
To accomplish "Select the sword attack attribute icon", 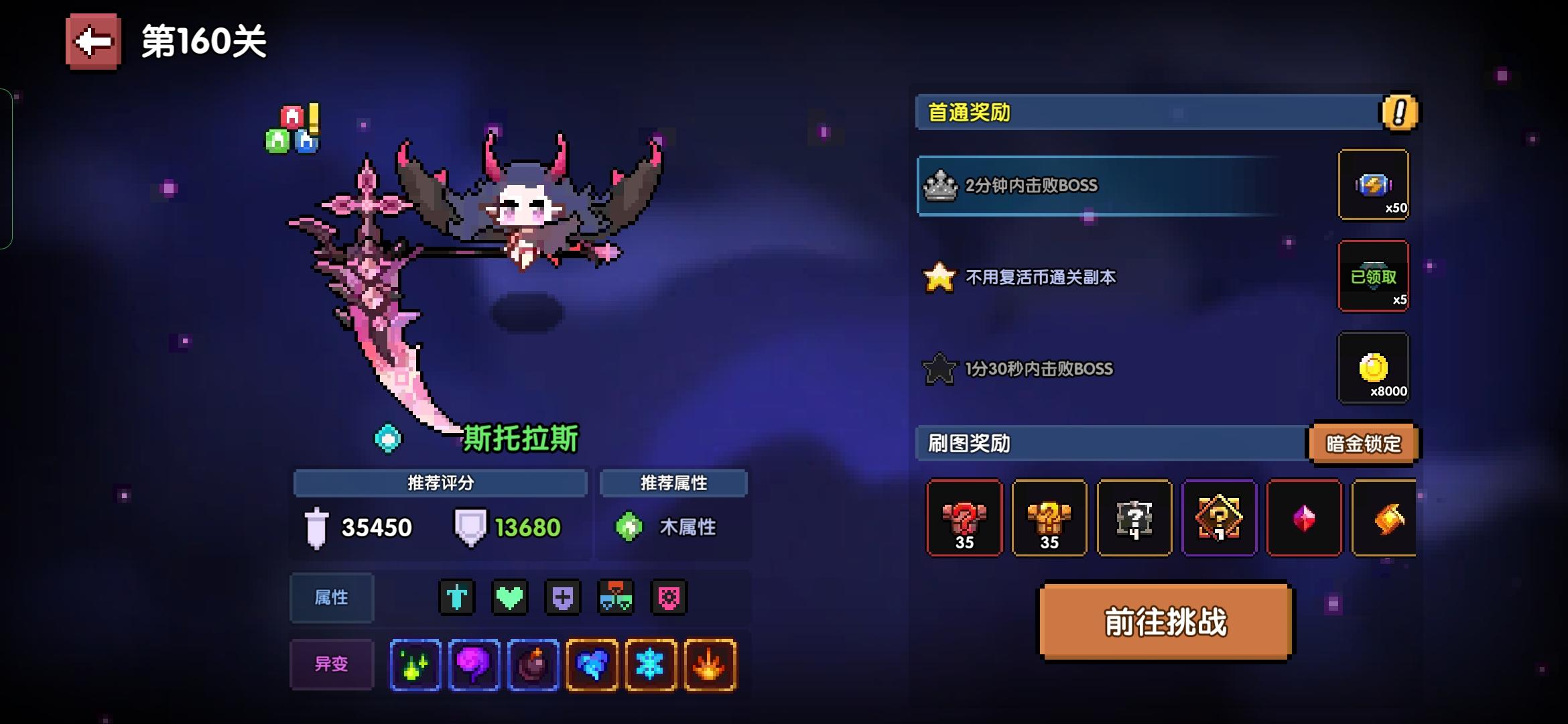I will point(456,598).
